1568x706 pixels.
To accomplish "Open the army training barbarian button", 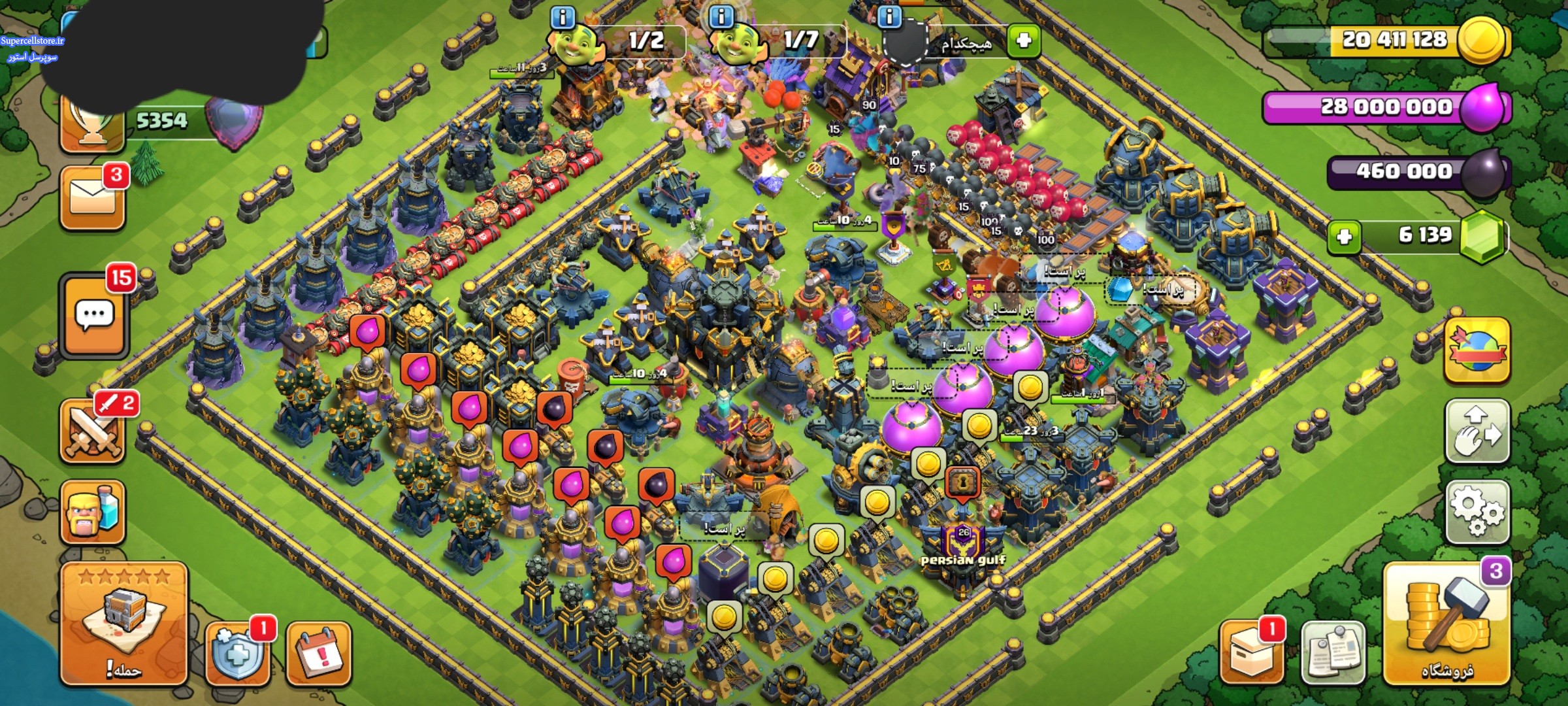I will click(92, 512).
